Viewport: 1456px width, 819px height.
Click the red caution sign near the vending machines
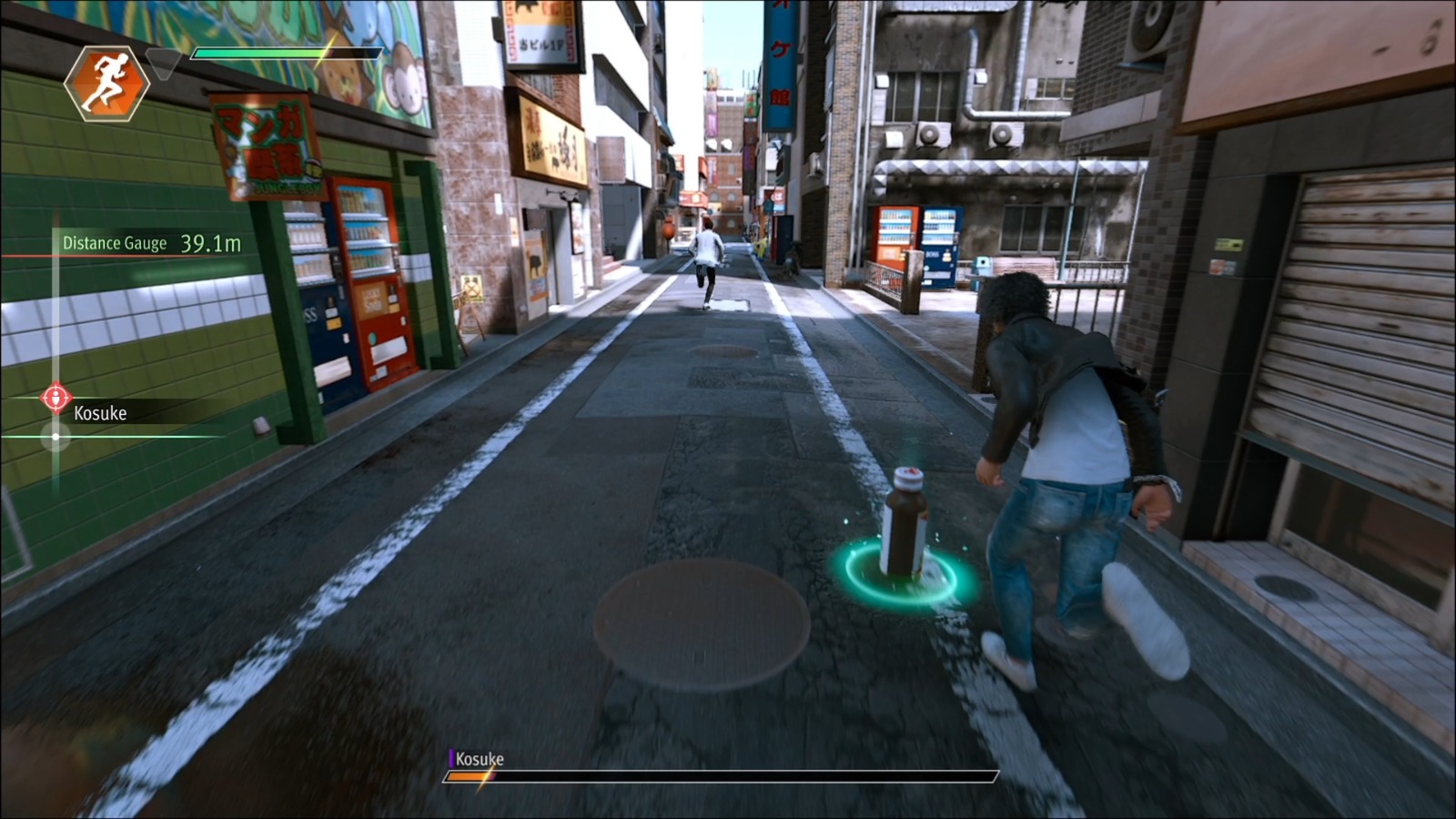pos(473,293)
